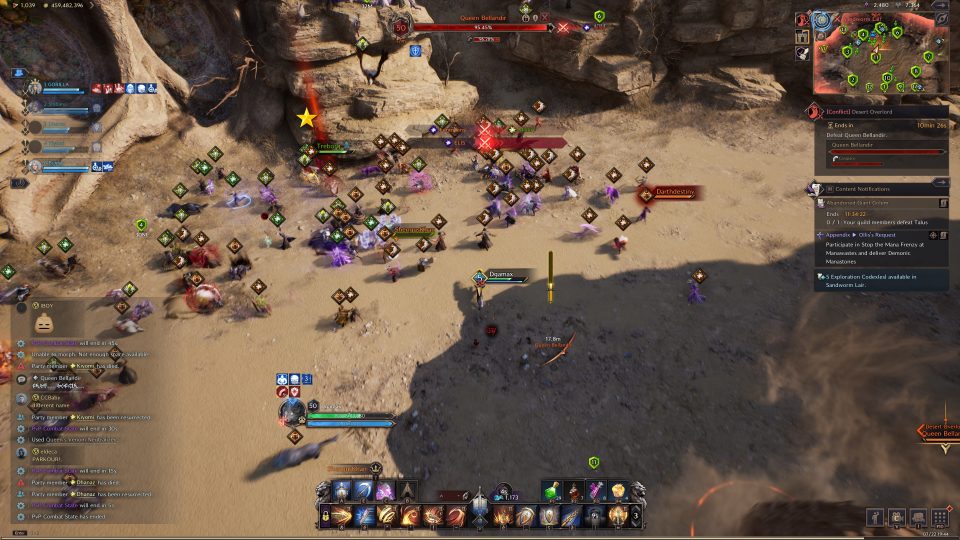Open the grid menu icon in the bottom-right corner

939,517
